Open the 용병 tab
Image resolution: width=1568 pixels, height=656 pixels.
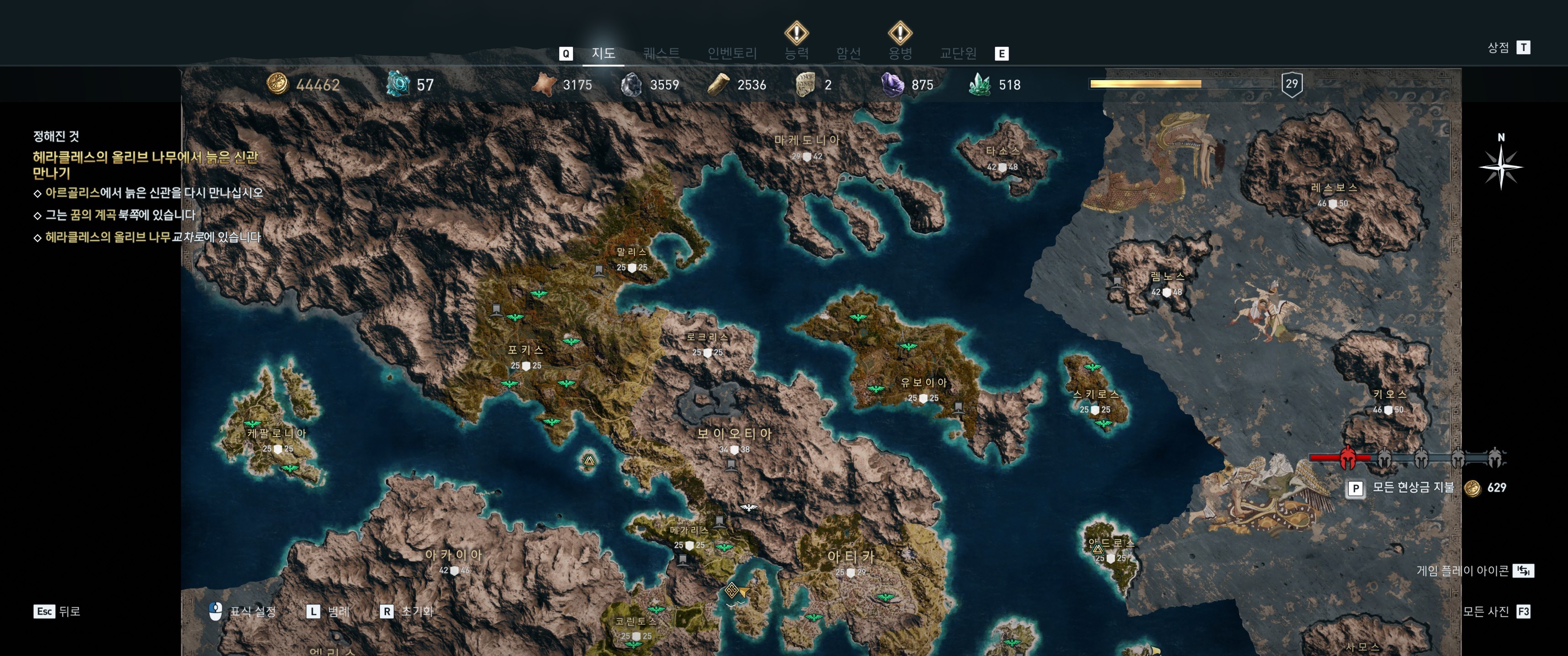pyautogui.click(x=900, y=54)
